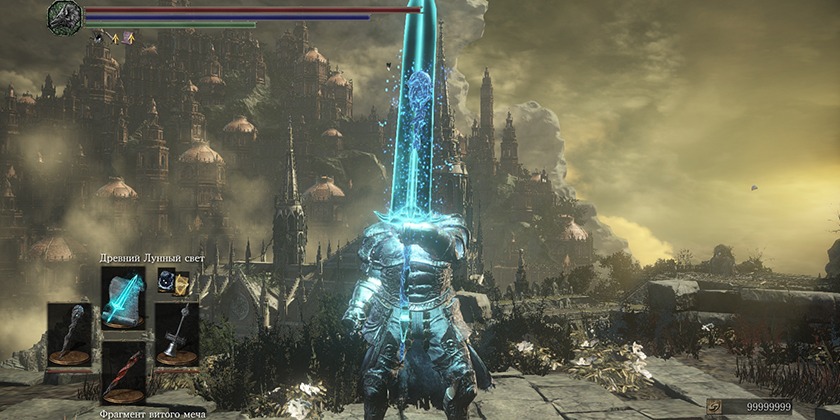Select the right-hand mace weapon slot
840x420 pixels.
(175, 334)
